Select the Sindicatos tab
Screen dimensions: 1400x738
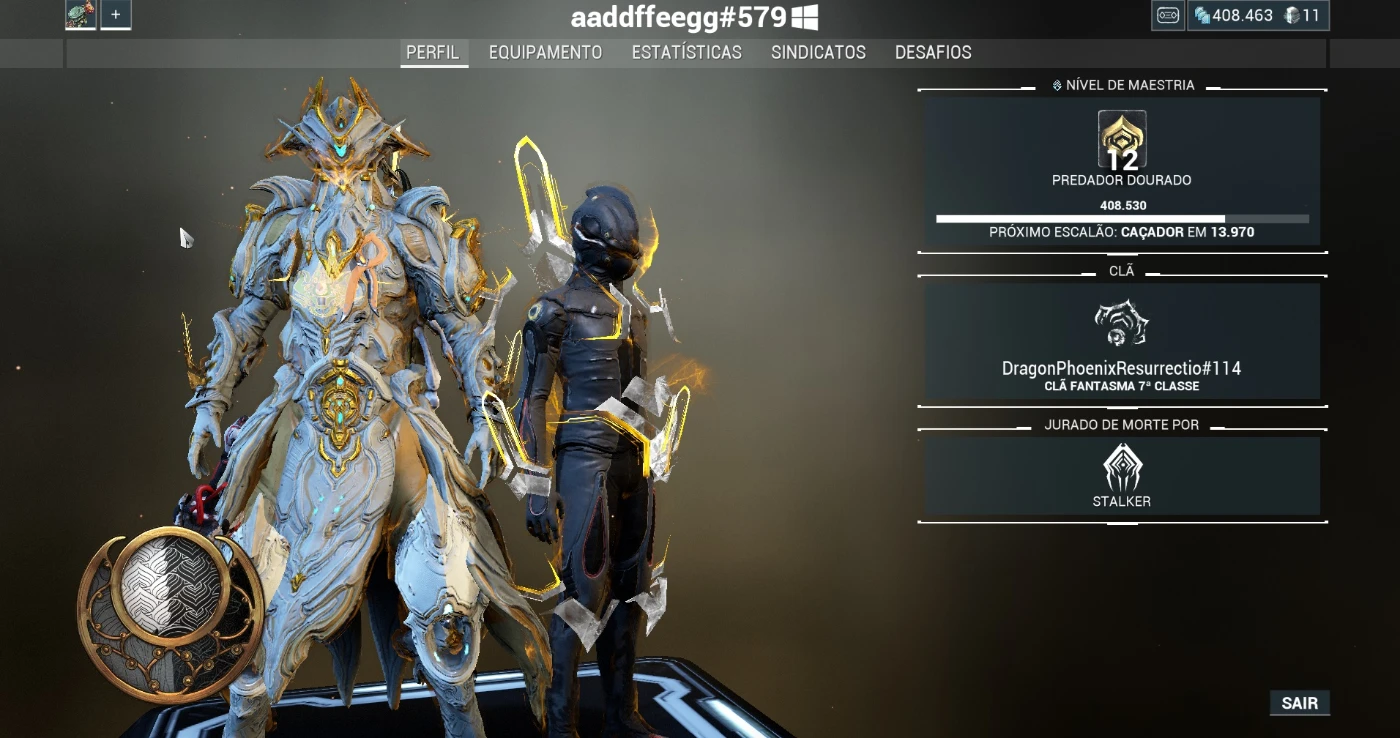818,53
